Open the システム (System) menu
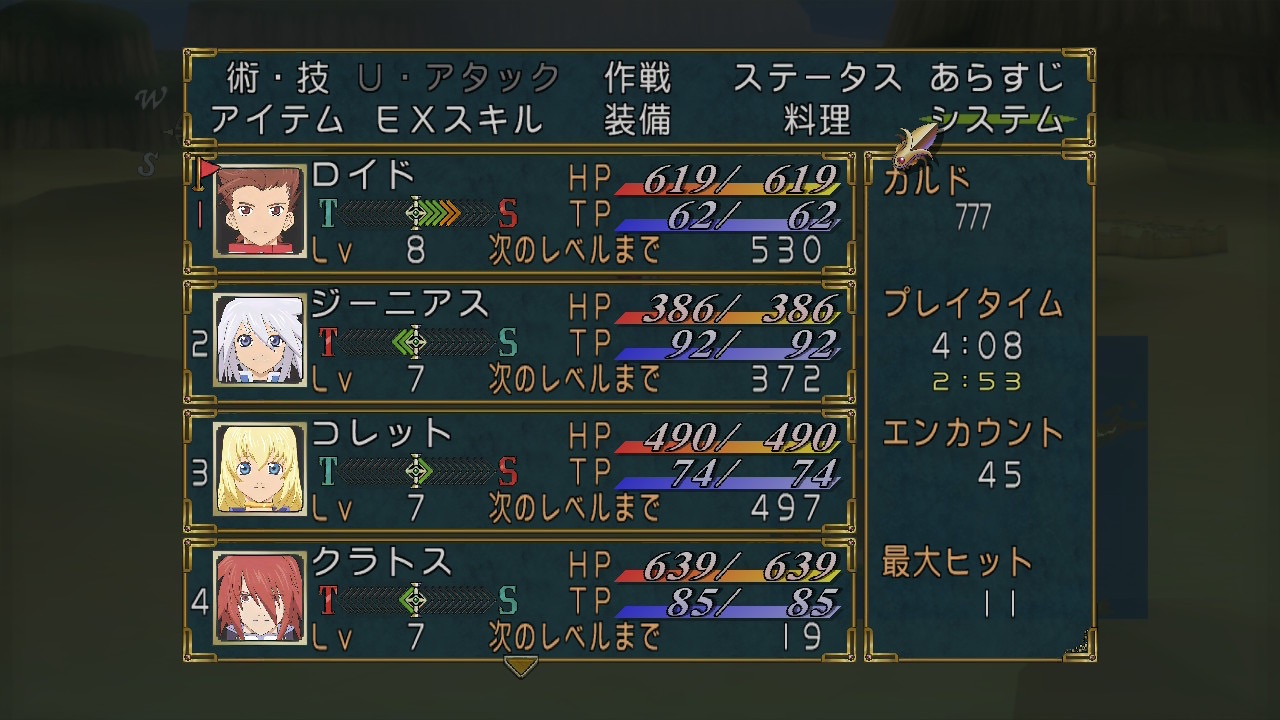This screenshot has width=1280, height=720. pos(997,120)
